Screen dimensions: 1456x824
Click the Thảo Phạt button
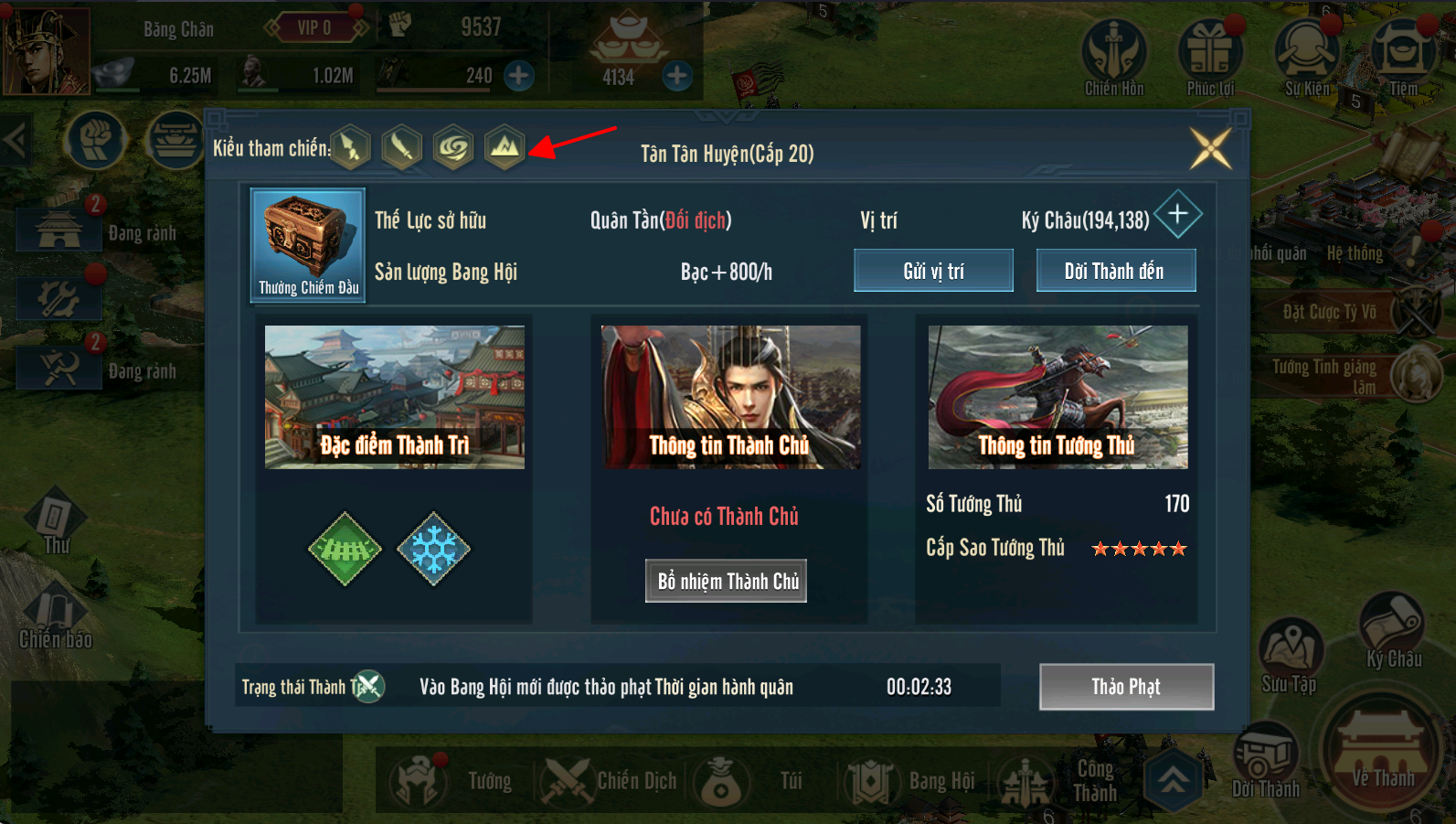pyautogui.click(x=1126, y=687)
